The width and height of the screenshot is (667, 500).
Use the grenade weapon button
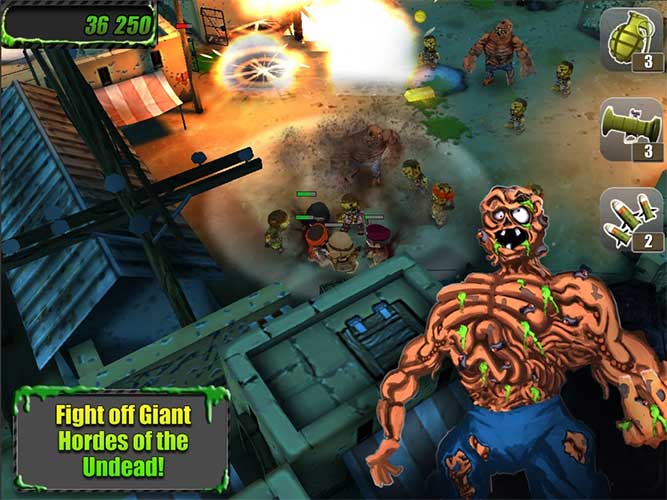[631, 40]
